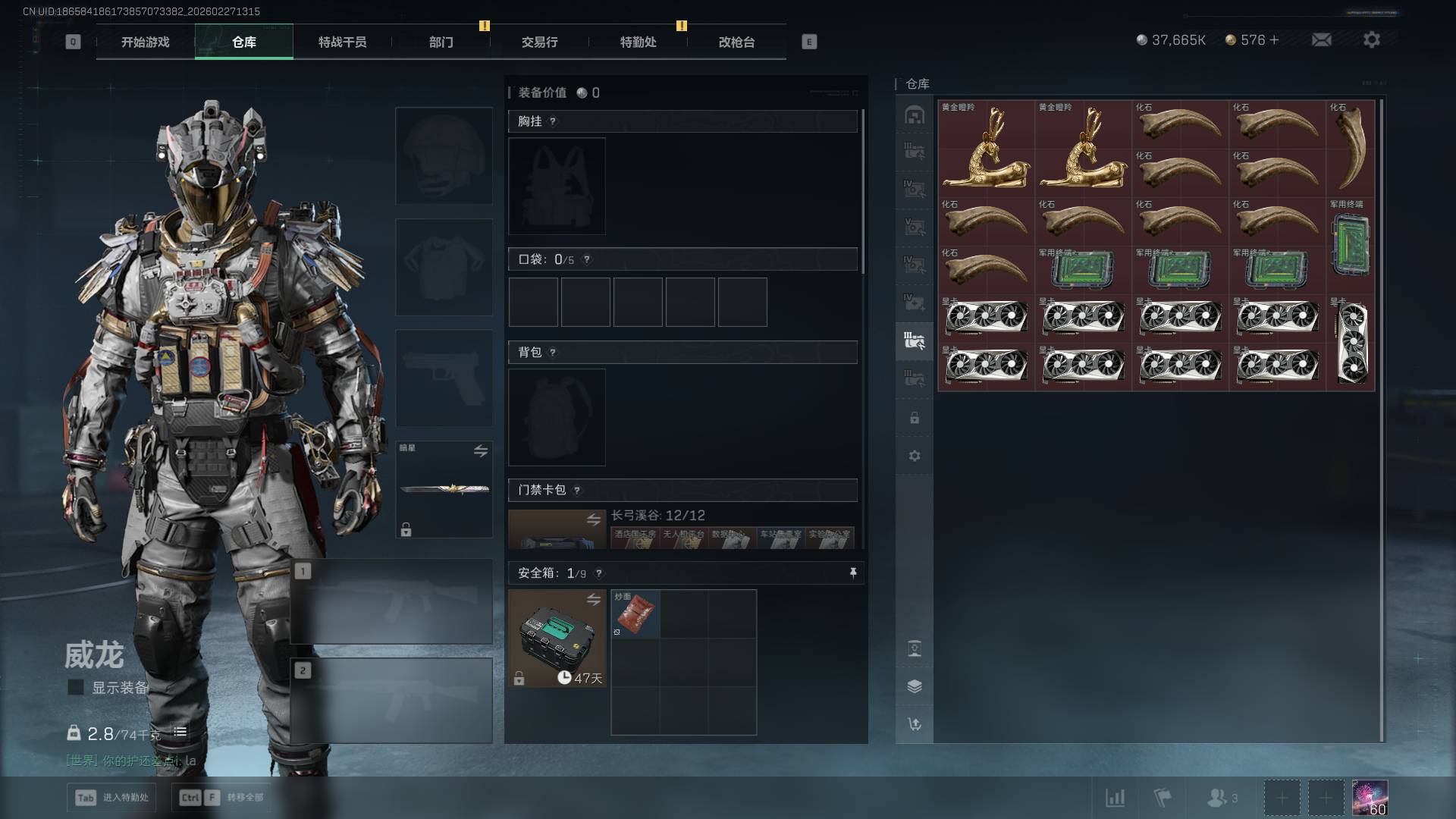Open the stash lock icon in sidebar
The image size is (1456, 819).
coord(915,419)
